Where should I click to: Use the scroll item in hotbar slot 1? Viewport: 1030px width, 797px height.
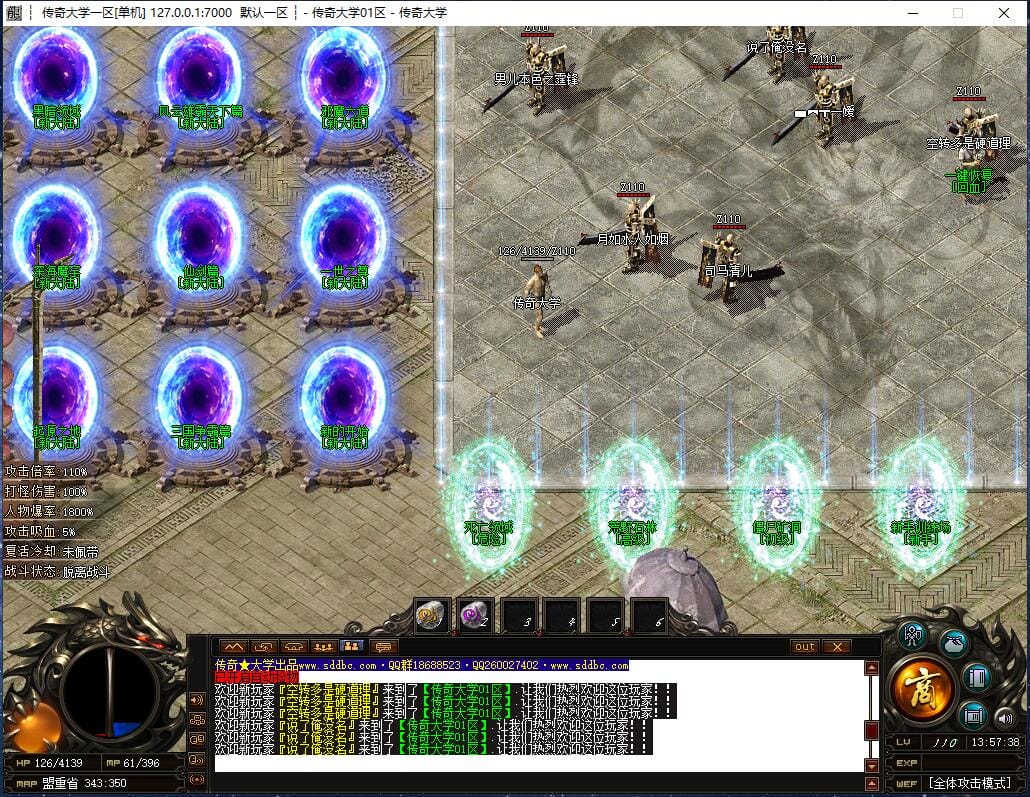(431, 616)
